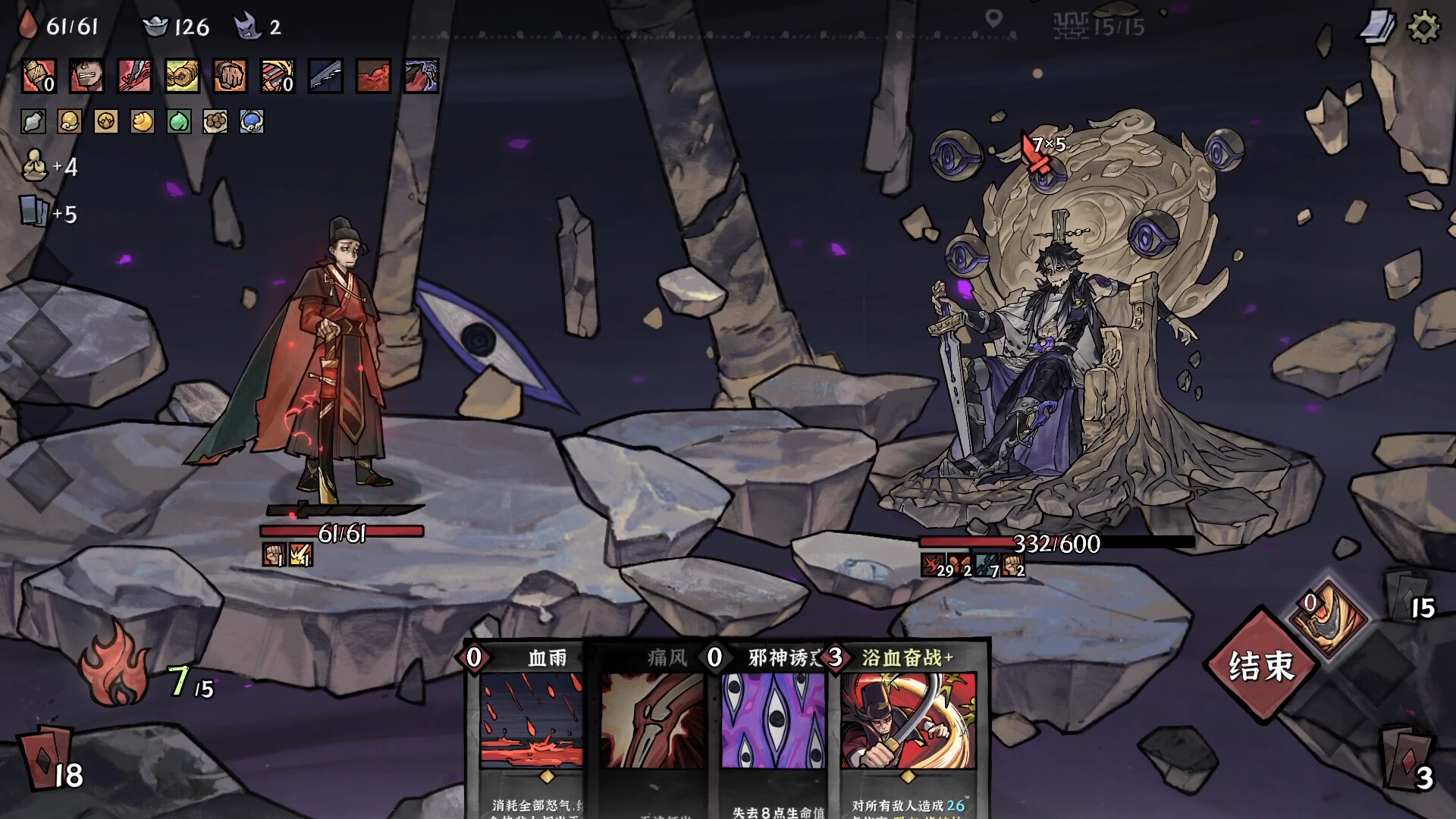This screenshot has width=1456, height=819.
Task: Click the ingot currency icon showing 126
Action: (x=158, y=27)
